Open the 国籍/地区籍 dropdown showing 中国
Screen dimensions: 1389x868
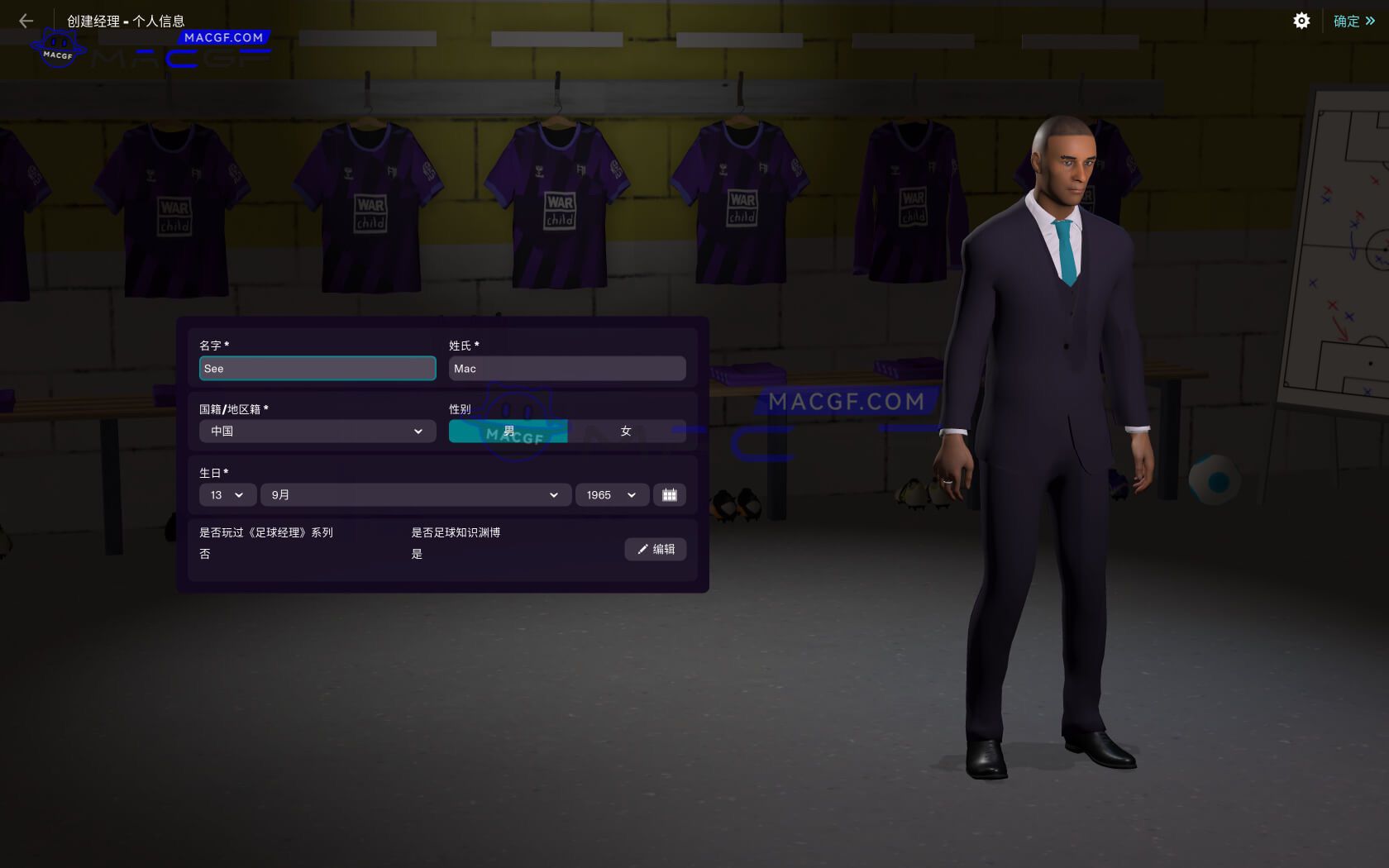tap(317, 431)
